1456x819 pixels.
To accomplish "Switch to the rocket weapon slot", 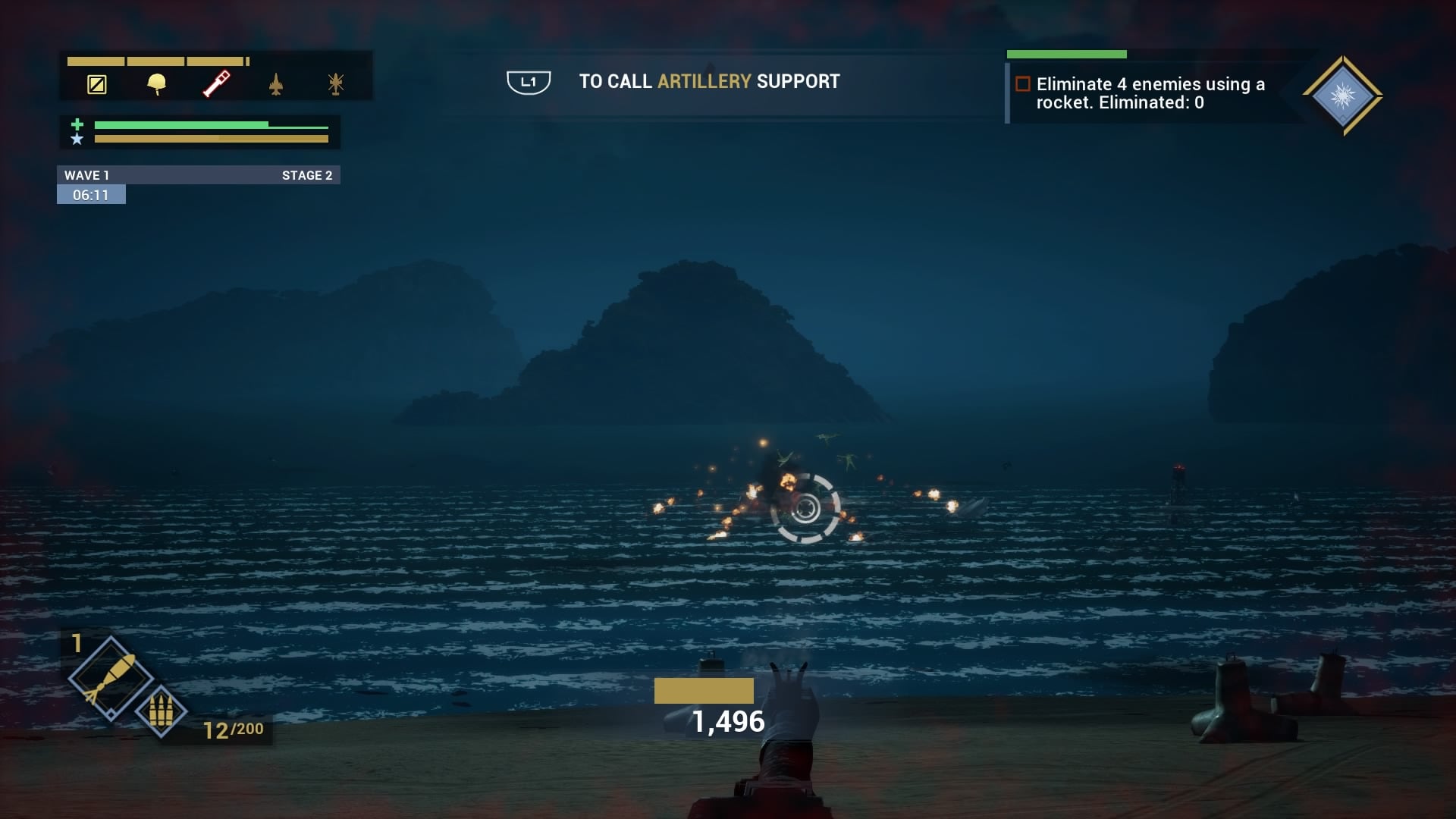I will [111, 677].
